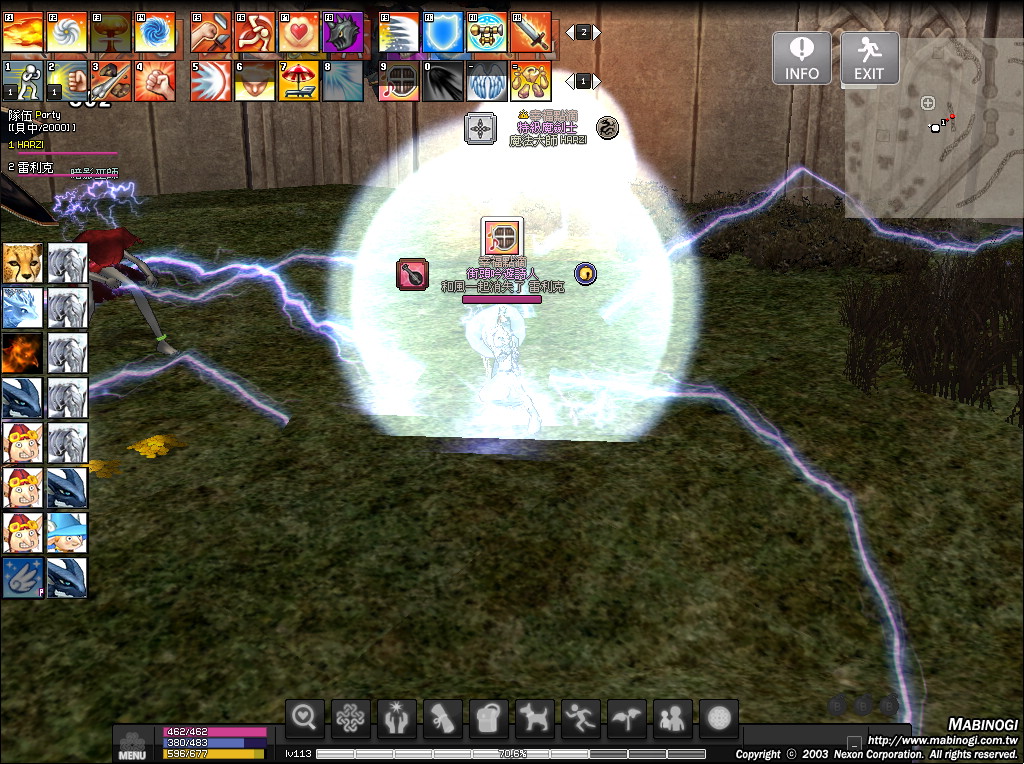Select the blue wizard hat character portrait
The width and height of the screenshot is (1024, 764).
tap(67, 533)
